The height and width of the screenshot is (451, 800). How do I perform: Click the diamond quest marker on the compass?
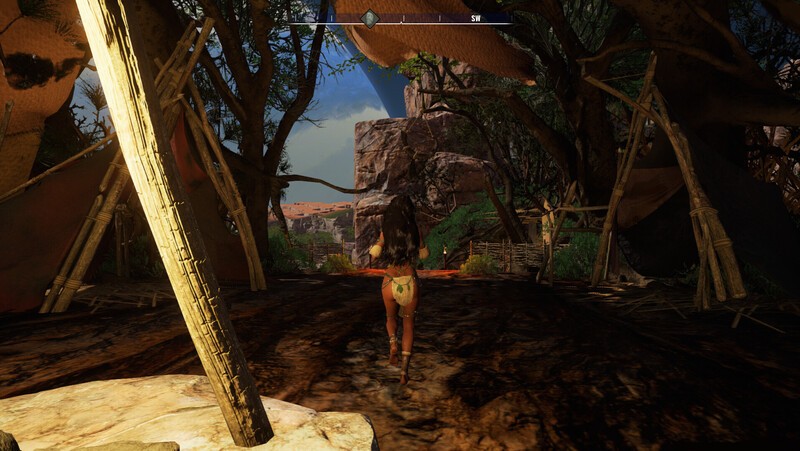370,18
